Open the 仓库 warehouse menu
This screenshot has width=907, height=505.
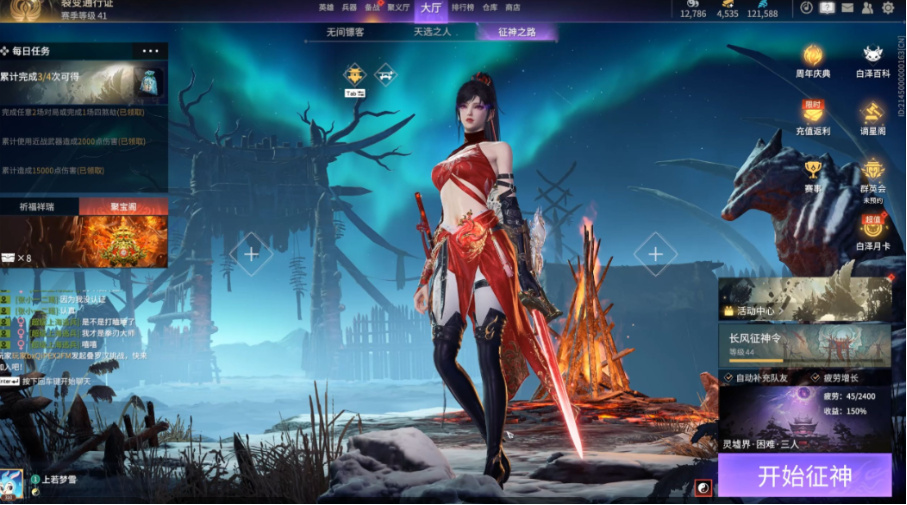click(x=490, y=7)
